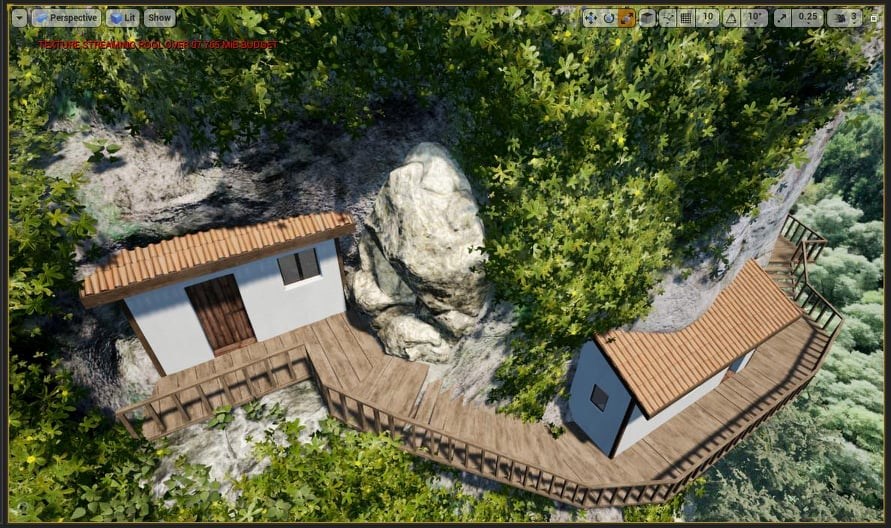The height and width of the screenshot is (528, 891).
Task: Open the rotation snap 10° dropdown
Action: [x=755, y=17]
